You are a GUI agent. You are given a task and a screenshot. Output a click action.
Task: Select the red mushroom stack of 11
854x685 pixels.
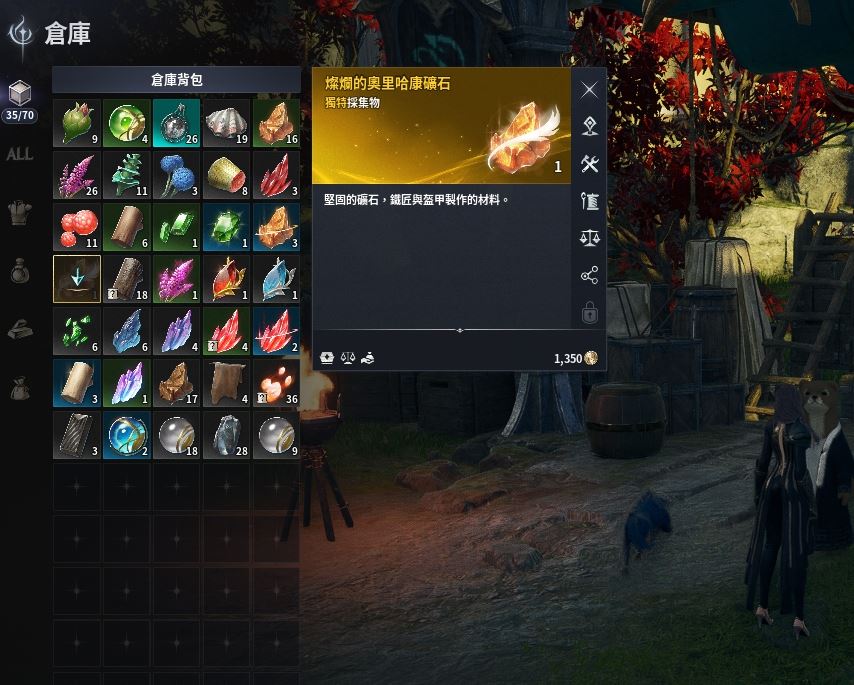pyautogui.click(x=77, y=227)
